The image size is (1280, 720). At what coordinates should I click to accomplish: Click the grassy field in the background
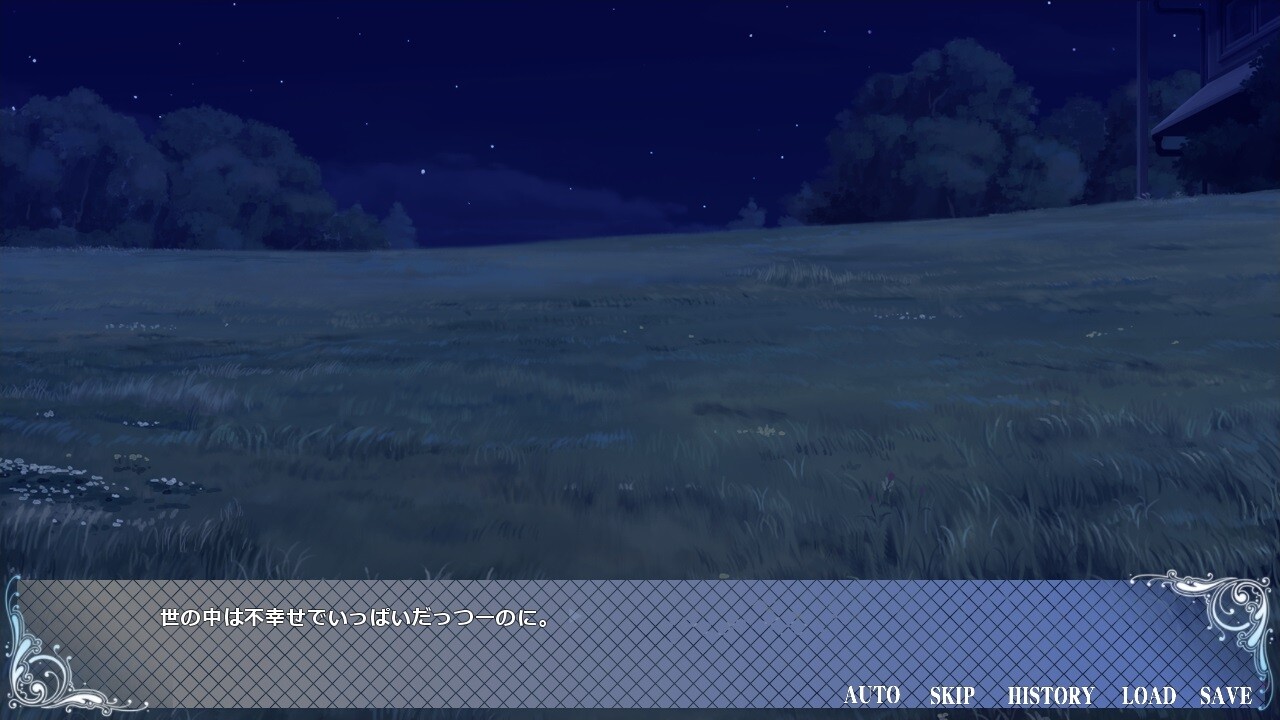click(x=640, y=400)
